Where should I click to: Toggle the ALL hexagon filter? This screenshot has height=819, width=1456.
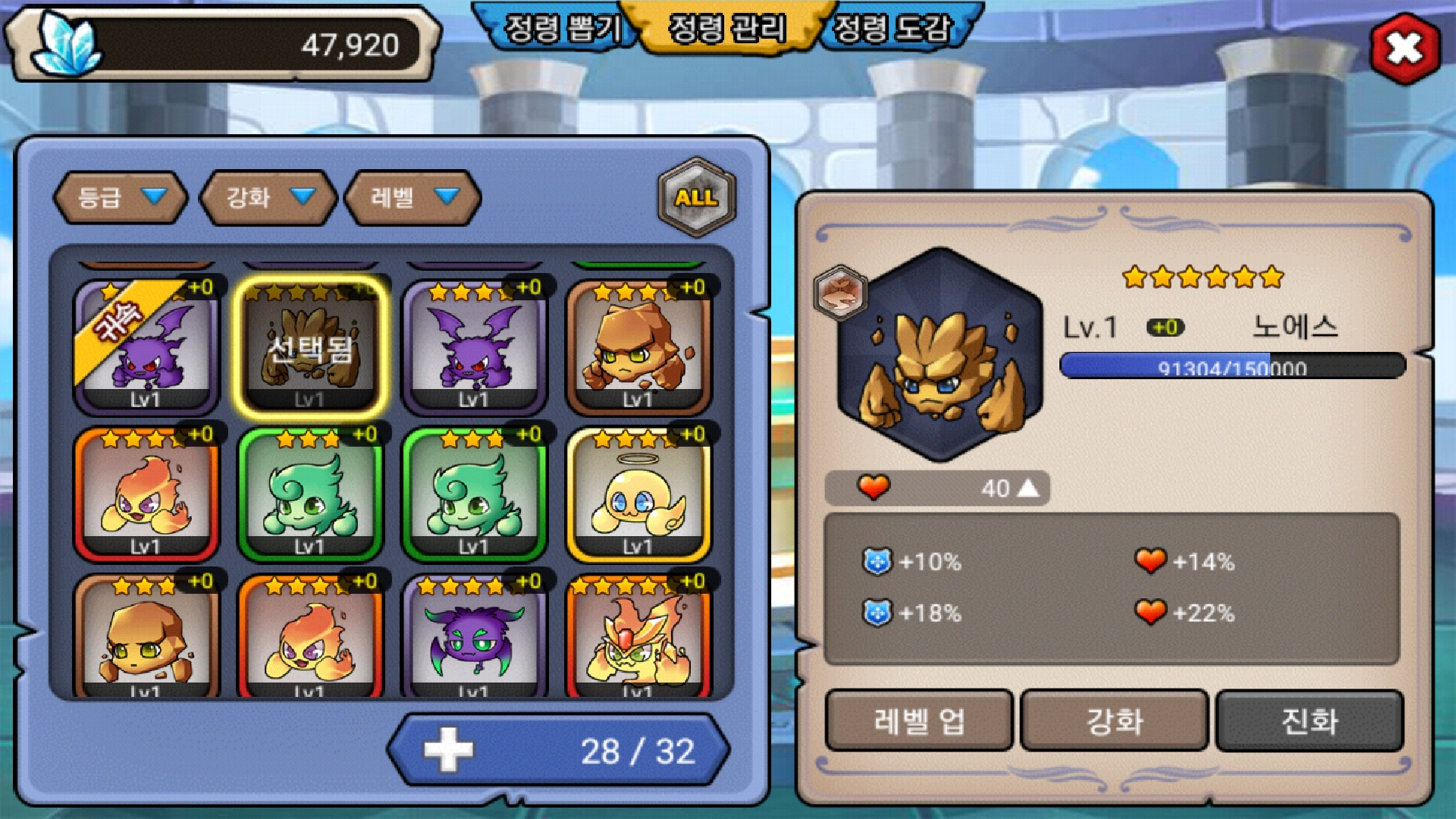coord(696,197)
